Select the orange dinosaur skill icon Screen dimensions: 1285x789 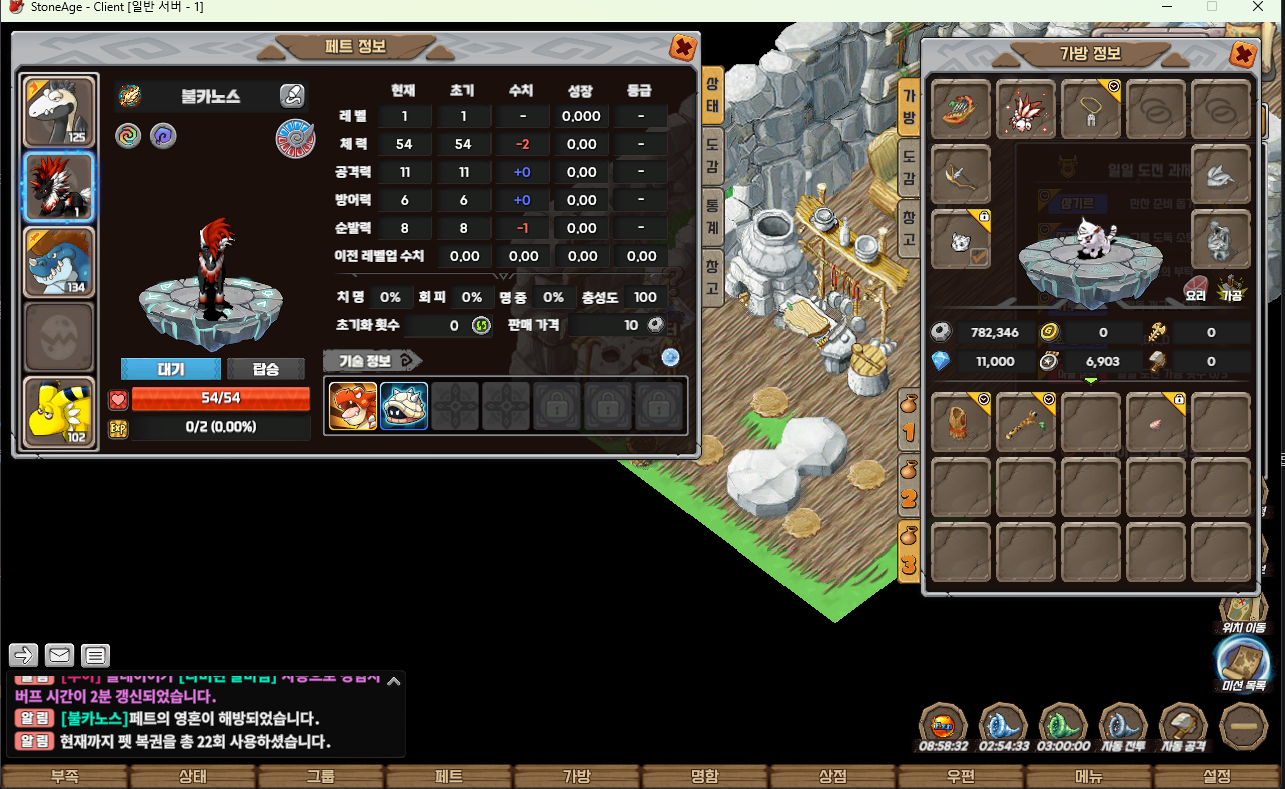(353, 406)
